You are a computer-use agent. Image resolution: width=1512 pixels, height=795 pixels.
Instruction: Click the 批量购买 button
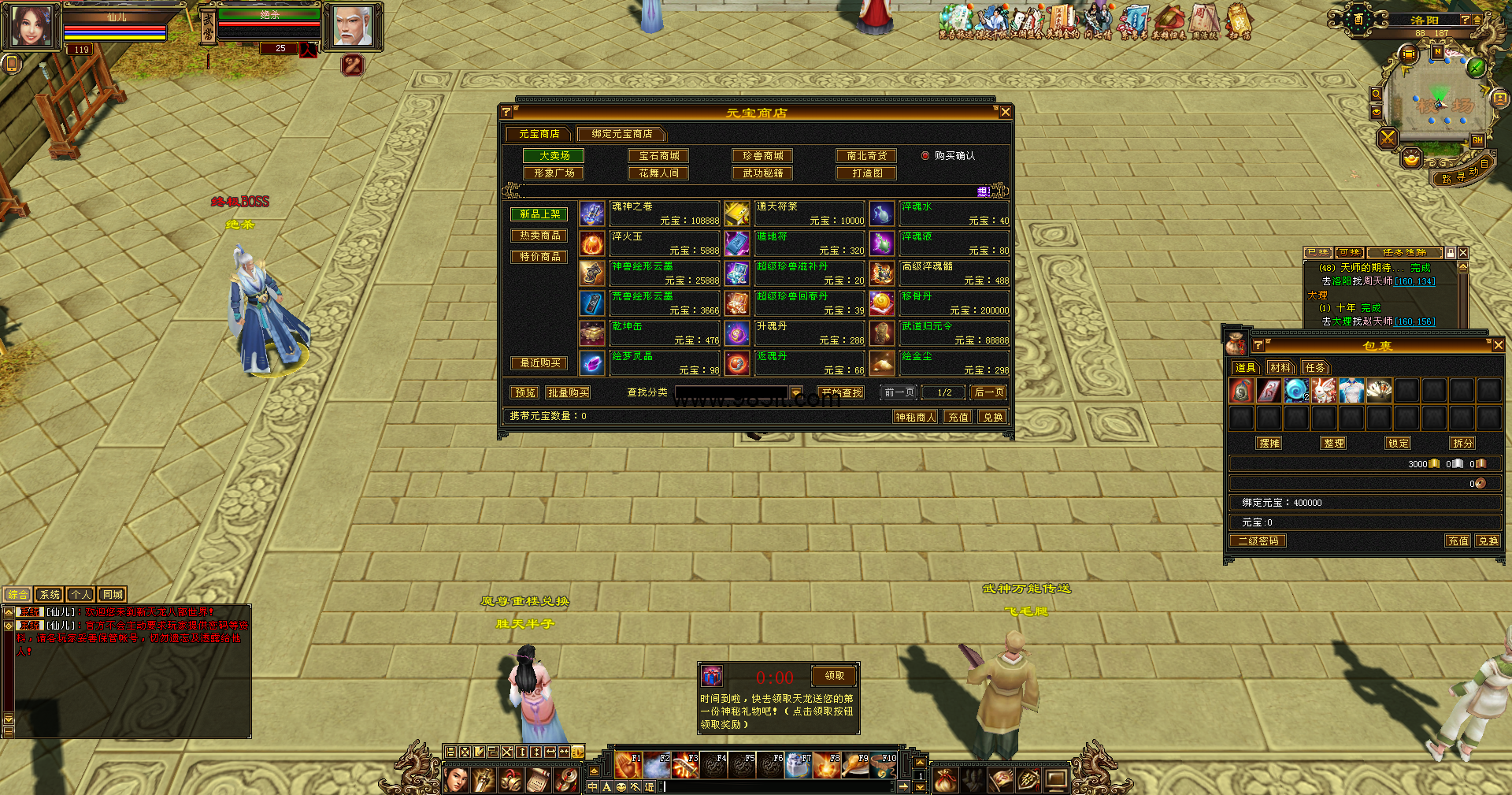[x=568, y=392]
